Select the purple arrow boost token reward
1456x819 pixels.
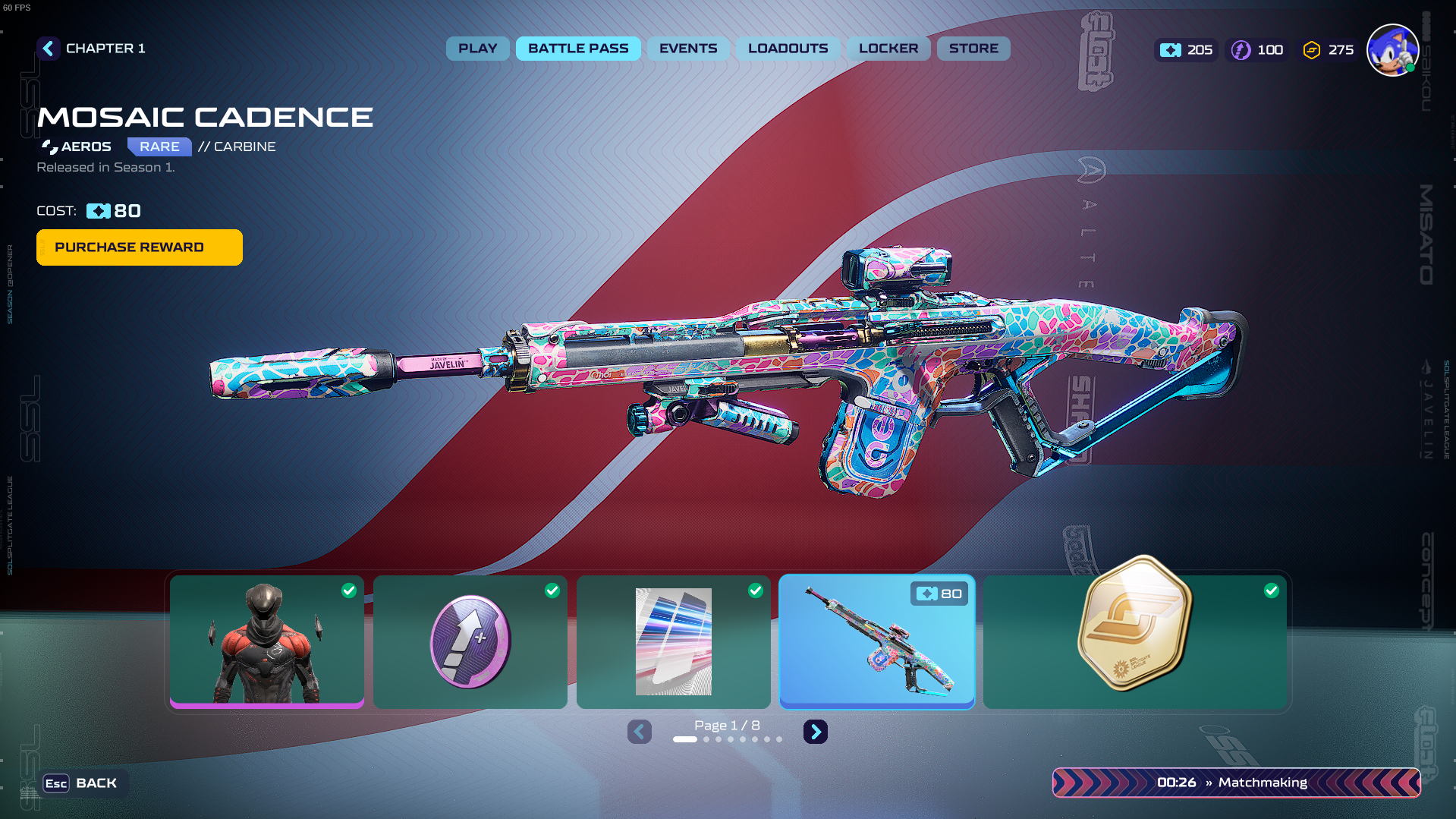(x=470, y=641)
